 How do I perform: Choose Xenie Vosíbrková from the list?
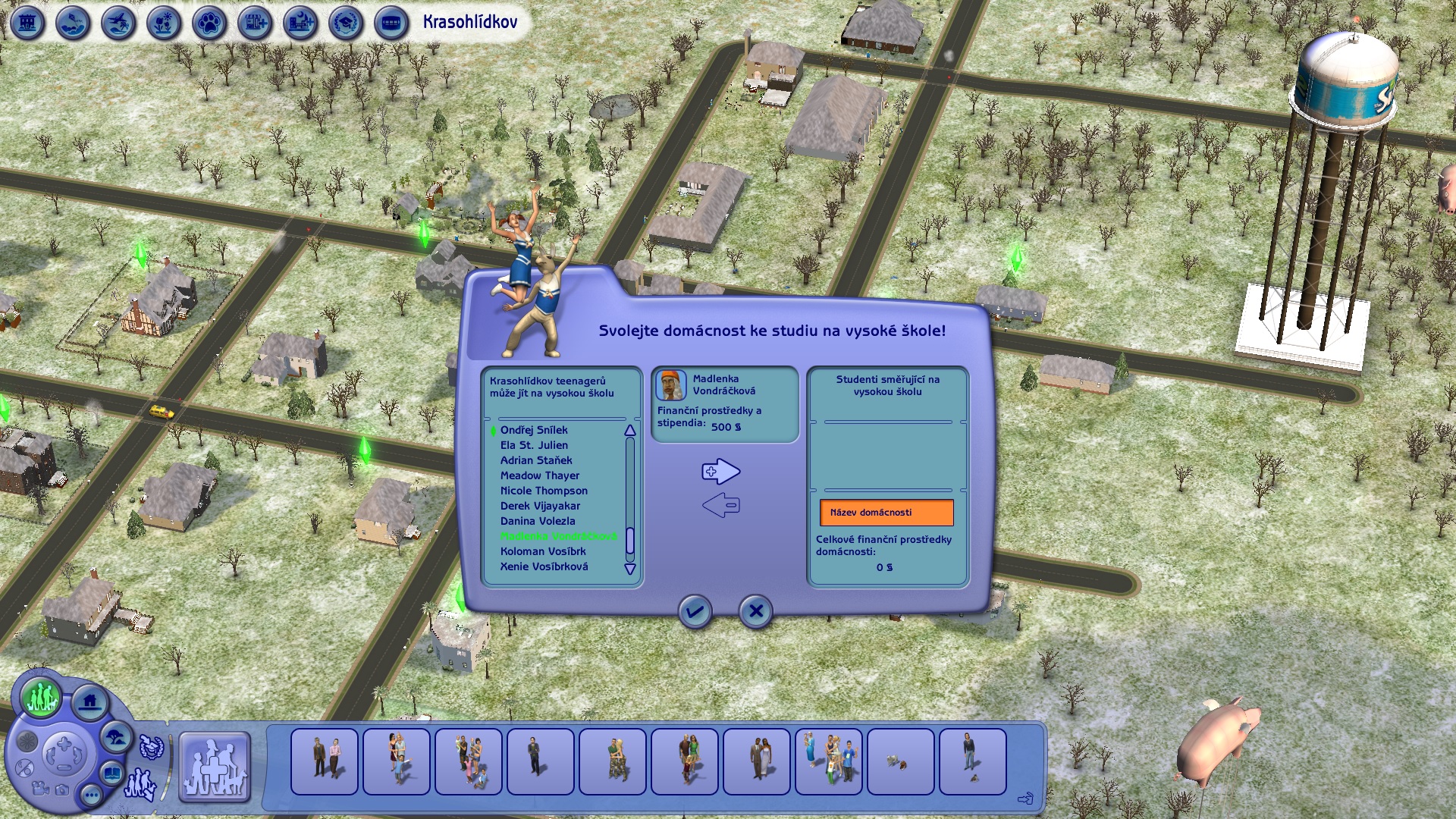544,566
